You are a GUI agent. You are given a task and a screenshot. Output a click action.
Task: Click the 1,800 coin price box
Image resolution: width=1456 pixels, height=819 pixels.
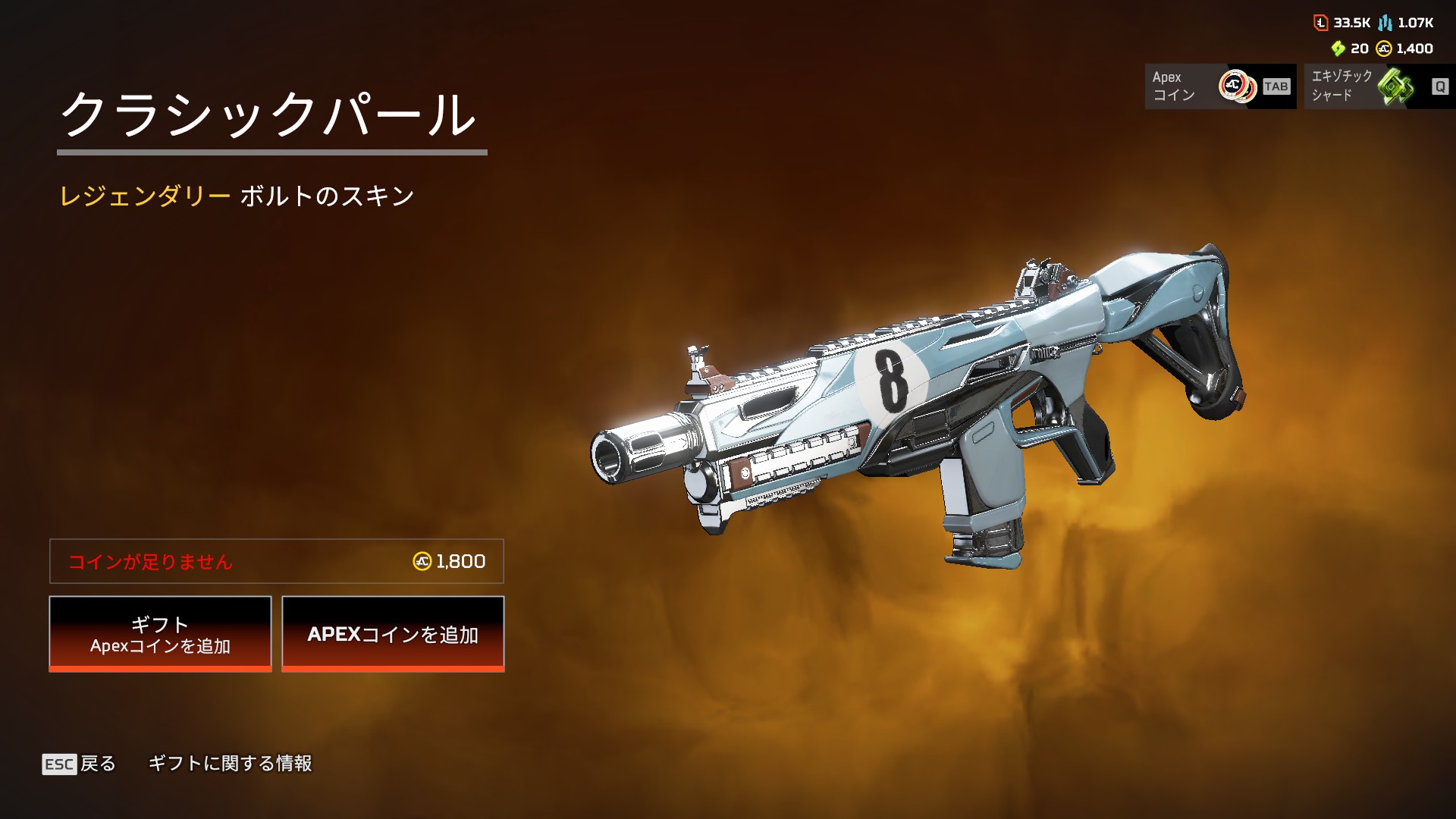tap(277, 561)
